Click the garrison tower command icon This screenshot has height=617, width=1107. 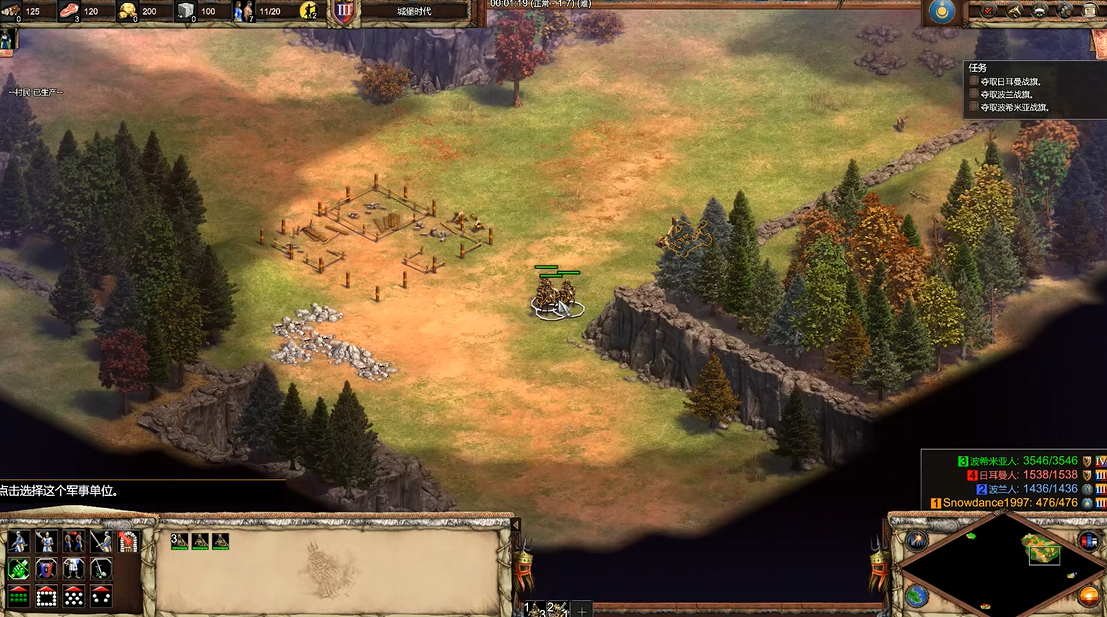click(128, 542)
